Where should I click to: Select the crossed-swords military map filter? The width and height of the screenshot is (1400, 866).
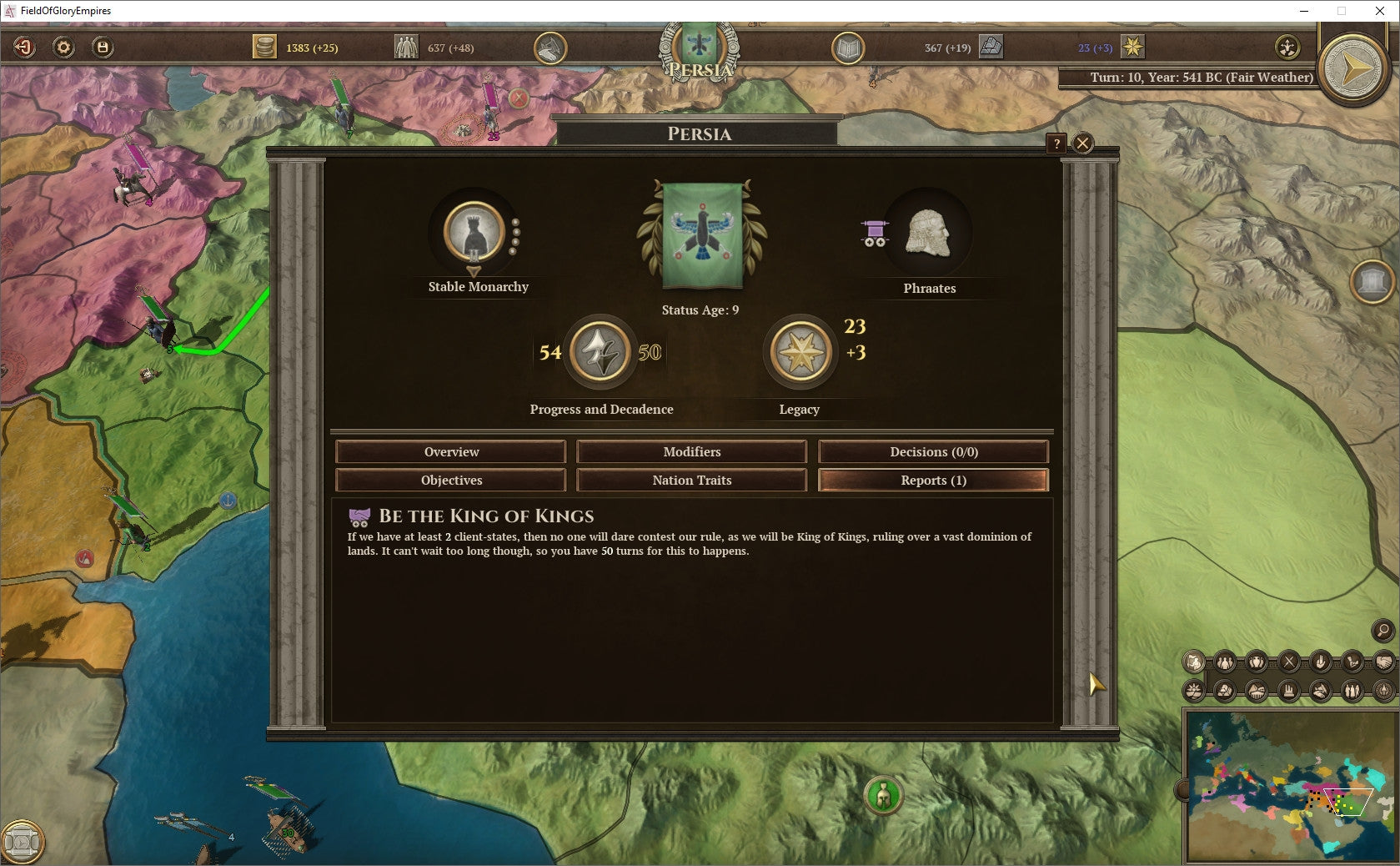(1288, 662)
